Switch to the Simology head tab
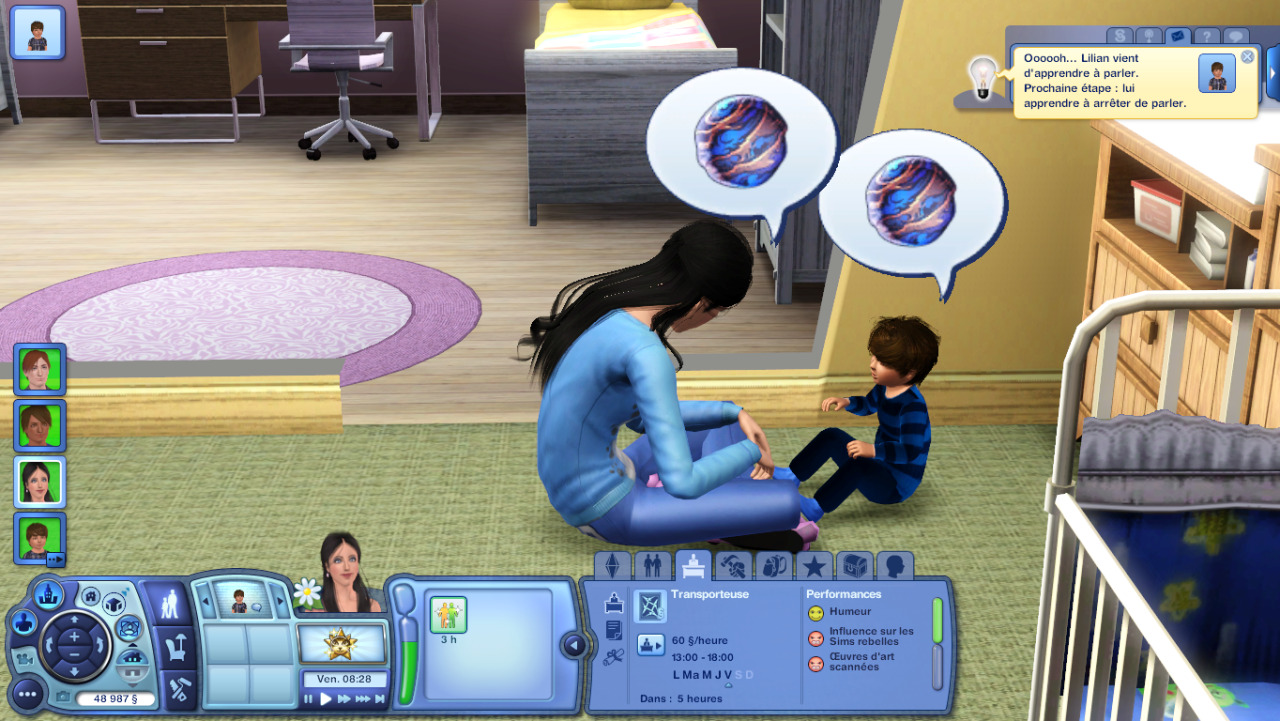Image resolution: width=1280 pixels, height=721 pixels. point(895,567)
